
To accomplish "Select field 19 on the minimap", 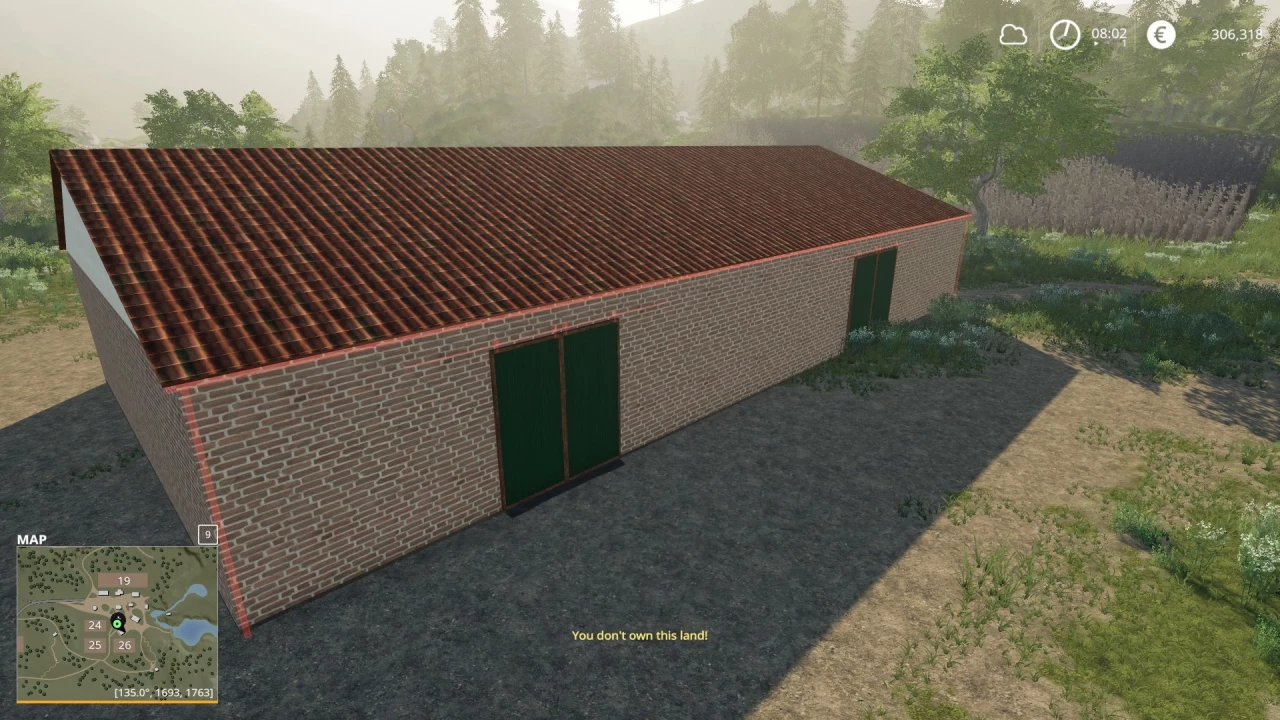I will 123,580.
